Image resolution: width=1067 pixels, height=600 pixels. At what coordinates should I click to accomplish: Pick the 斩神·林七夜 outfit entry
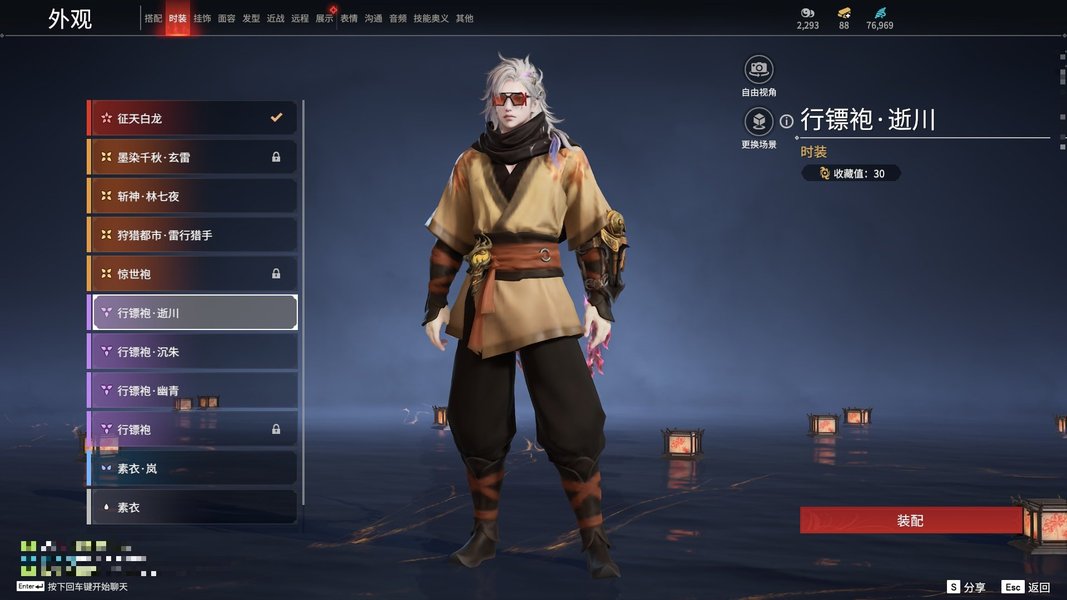coord(192,196)
